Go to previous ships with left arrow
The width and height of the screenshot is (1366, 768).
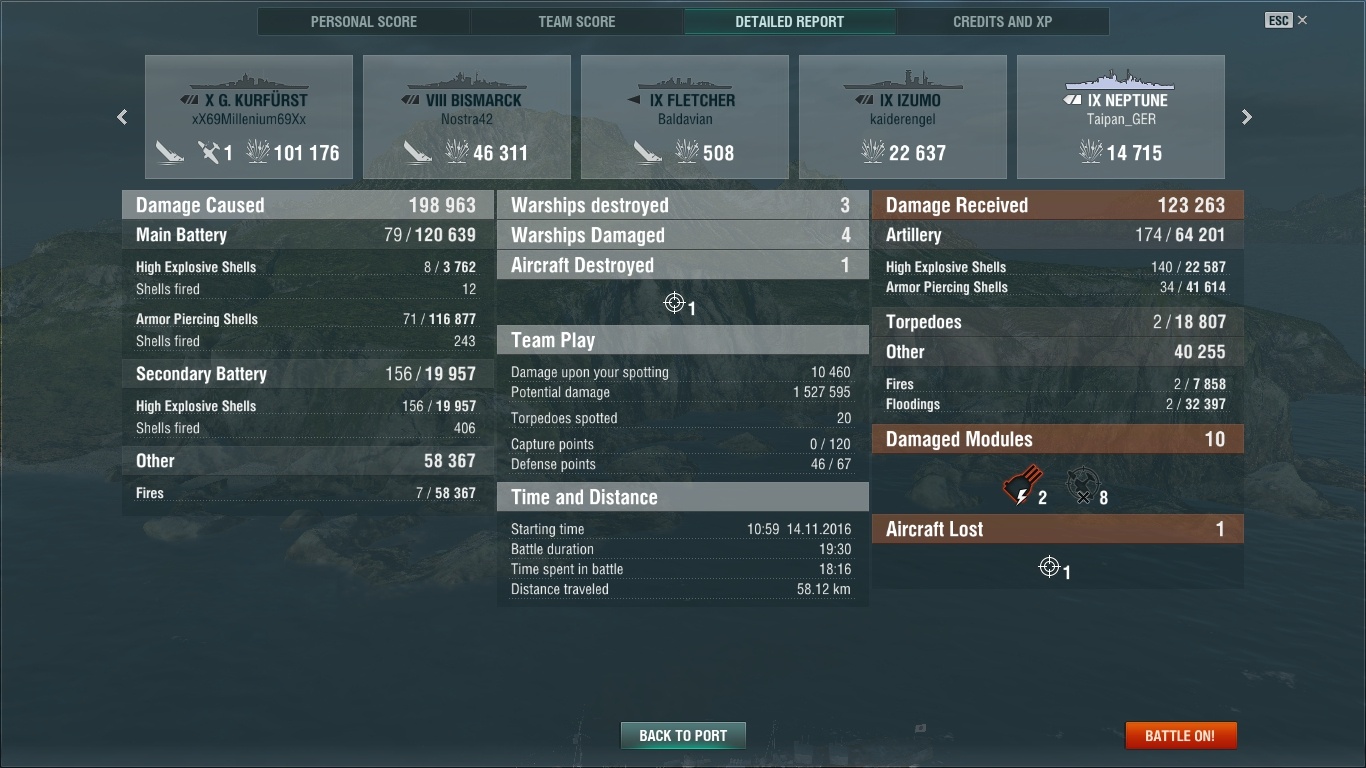[x=122, y=117]
